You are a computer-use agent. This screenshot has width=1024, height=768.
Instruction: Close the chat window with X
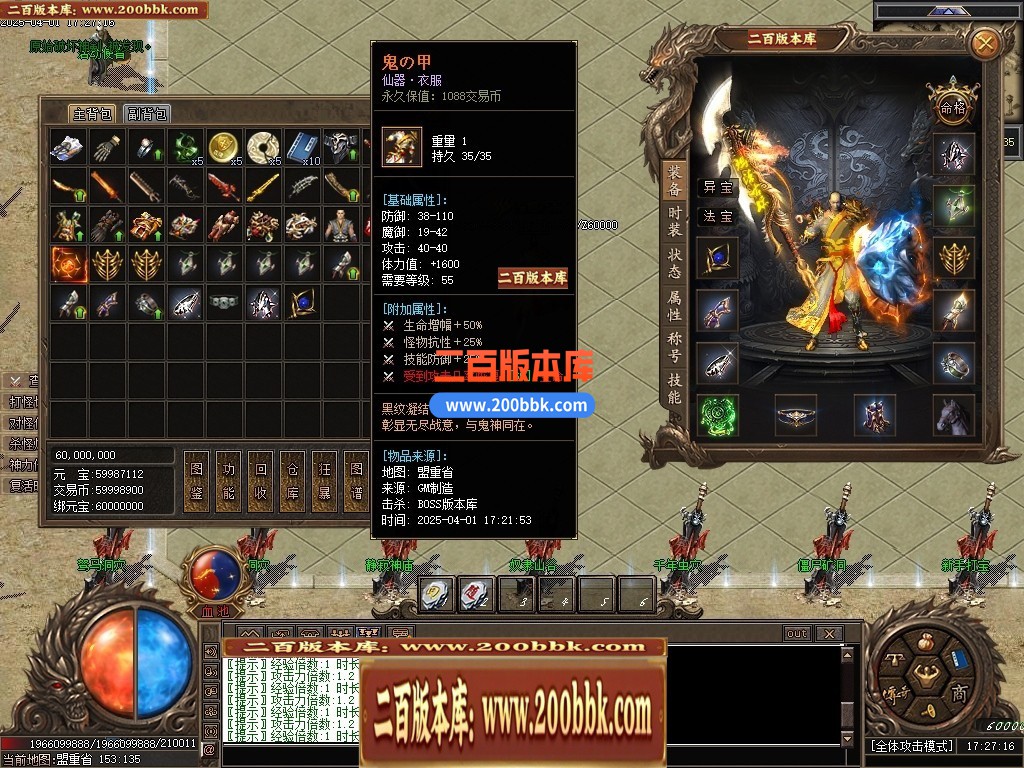(x=829, y=634)
